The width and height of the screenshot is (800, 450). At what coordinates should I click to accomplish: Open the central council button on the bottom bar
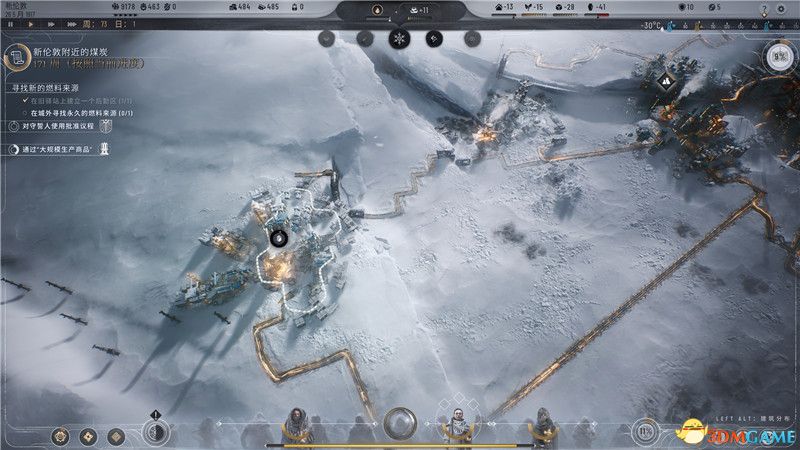pyautogui.click(x=400, y=423)
